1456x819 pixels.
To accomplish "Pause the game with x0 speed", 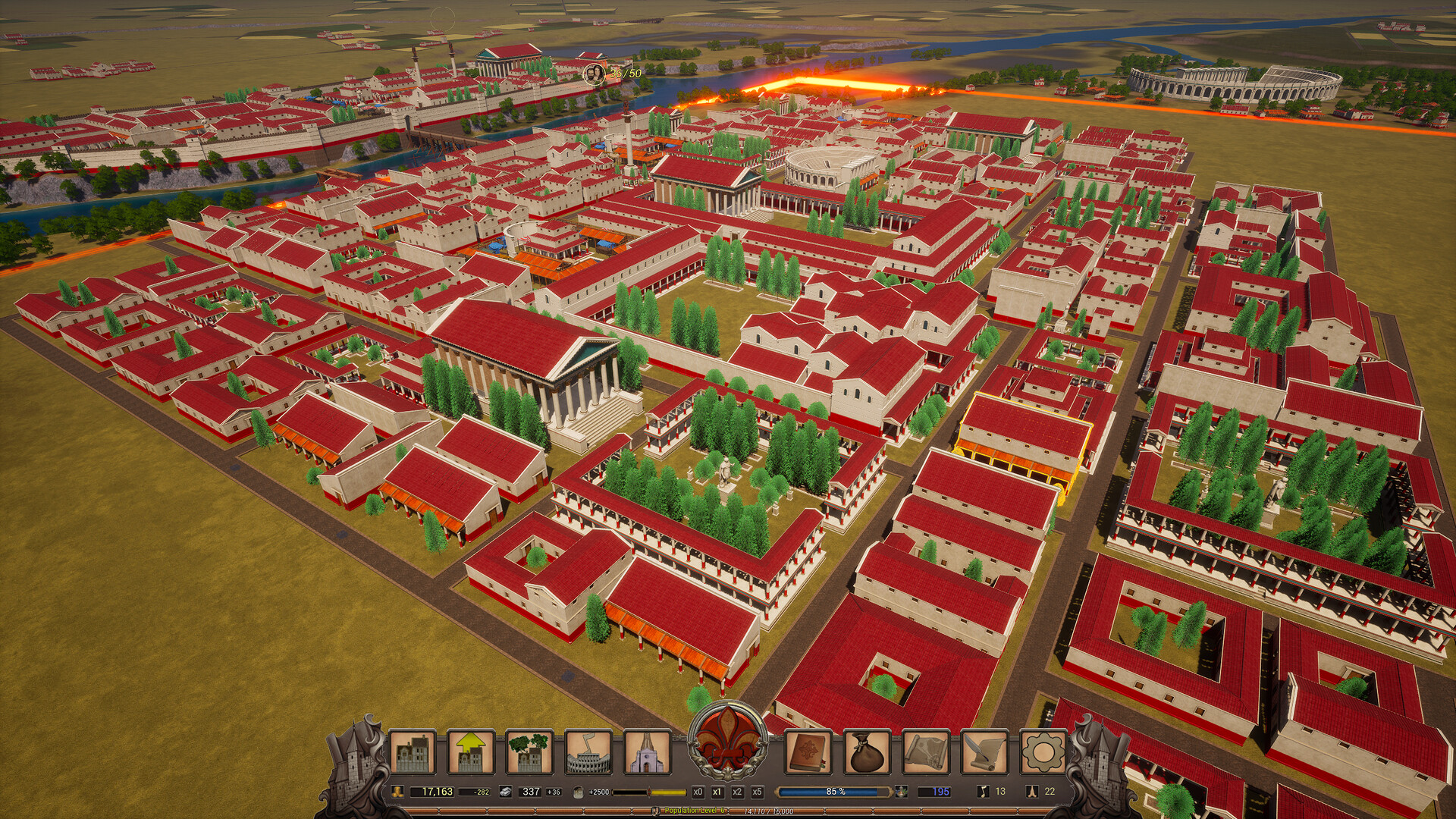I will (x=698, y=792).
